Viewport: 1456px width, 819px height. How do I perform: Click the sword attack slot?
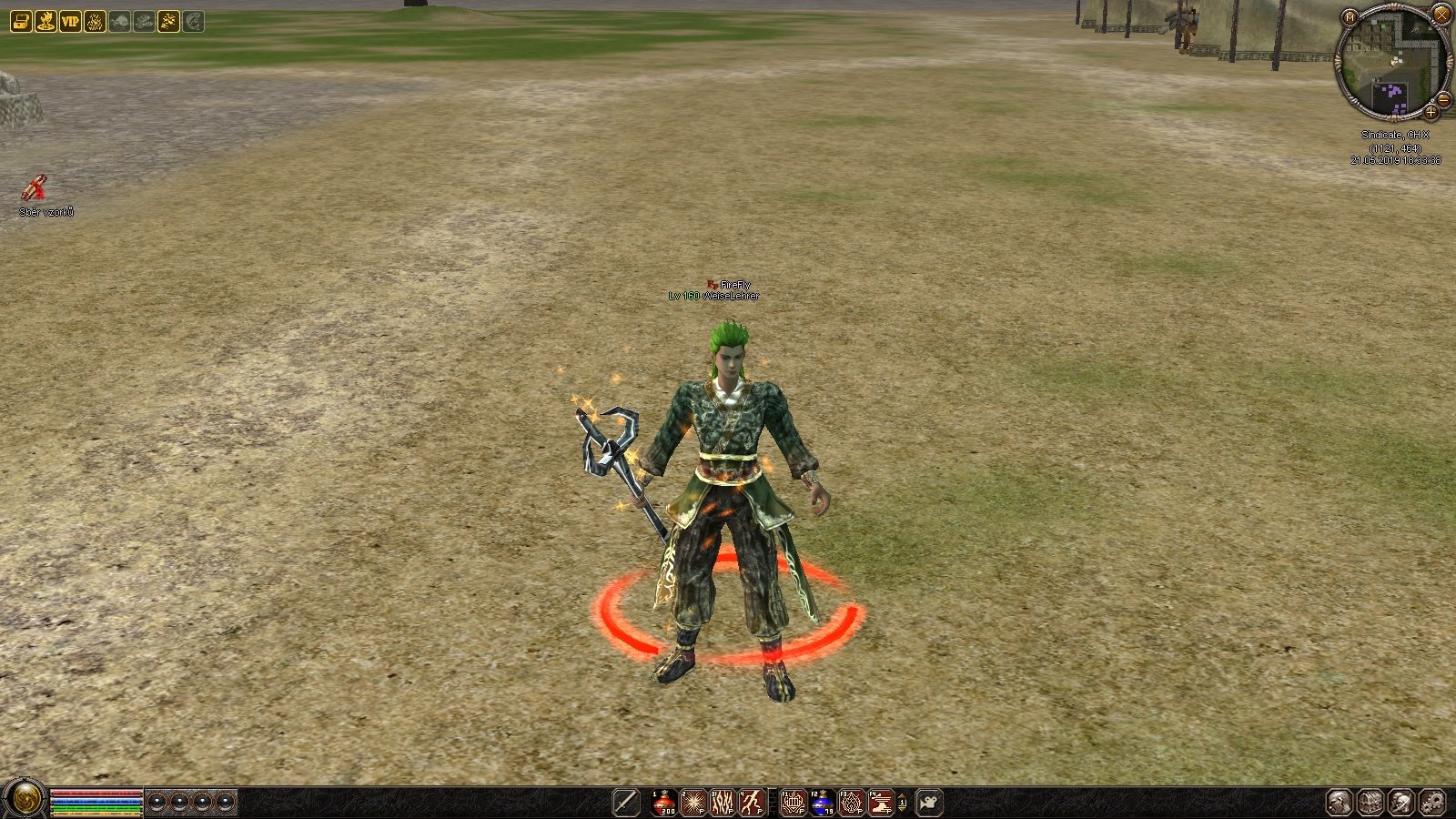coord(626,803)
